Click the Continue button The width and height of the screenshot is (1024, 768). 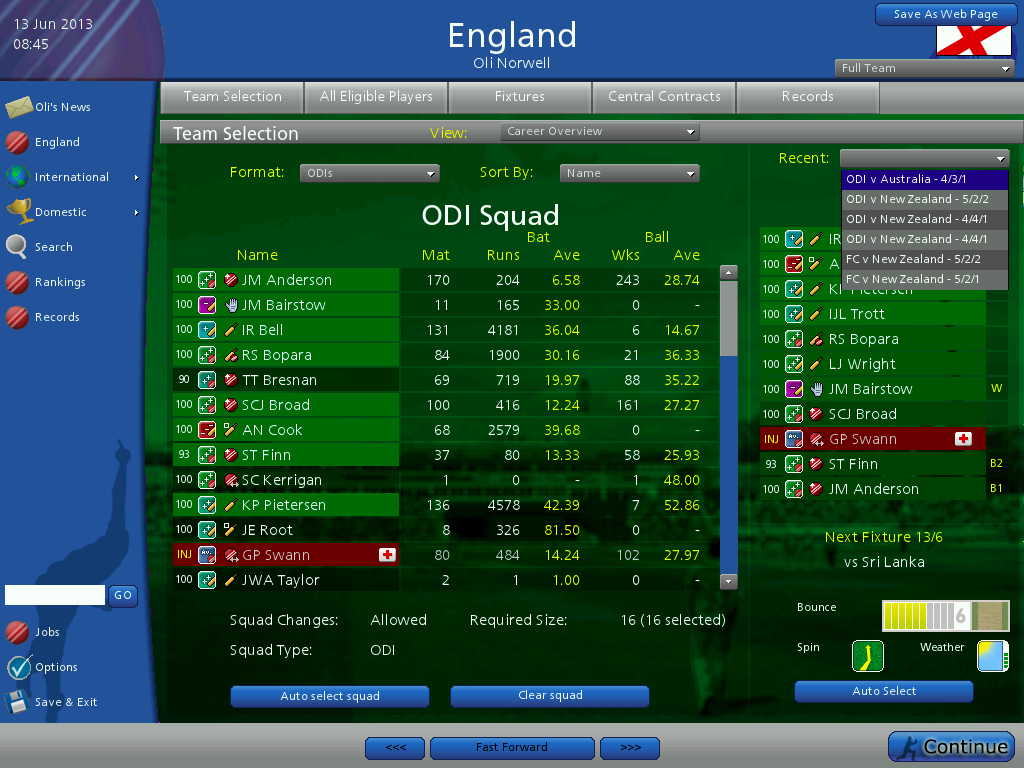pyautogui.click(x=951, y=747)
